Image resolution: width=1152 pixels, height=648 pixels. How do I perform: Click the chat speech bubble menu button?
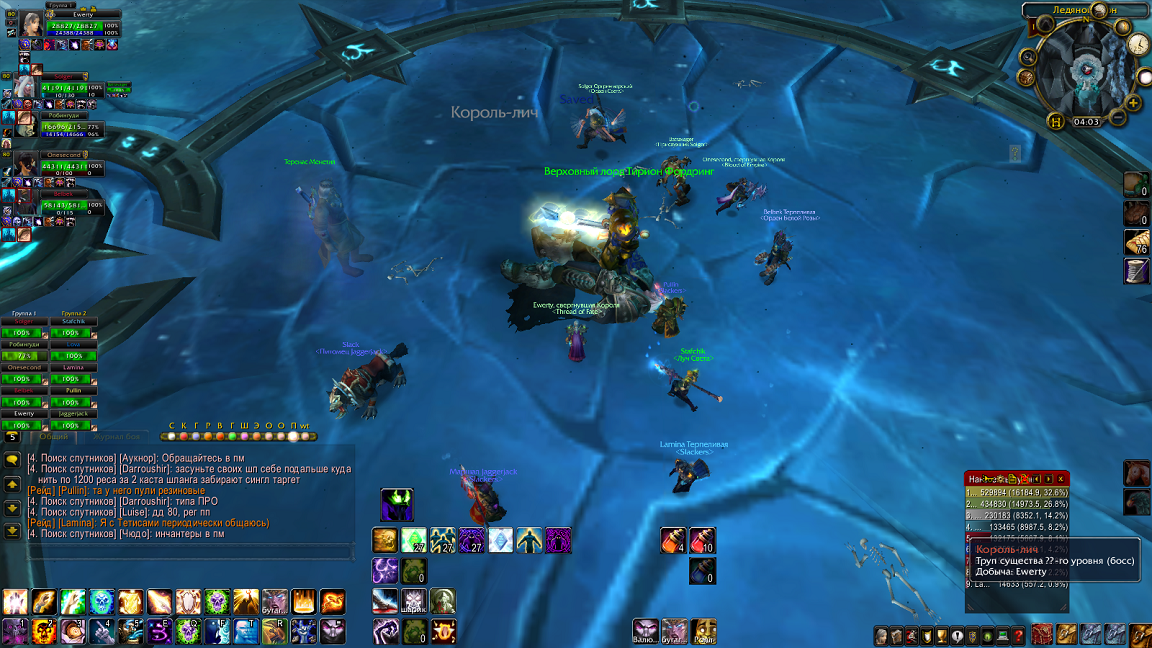tap(13, 459)
